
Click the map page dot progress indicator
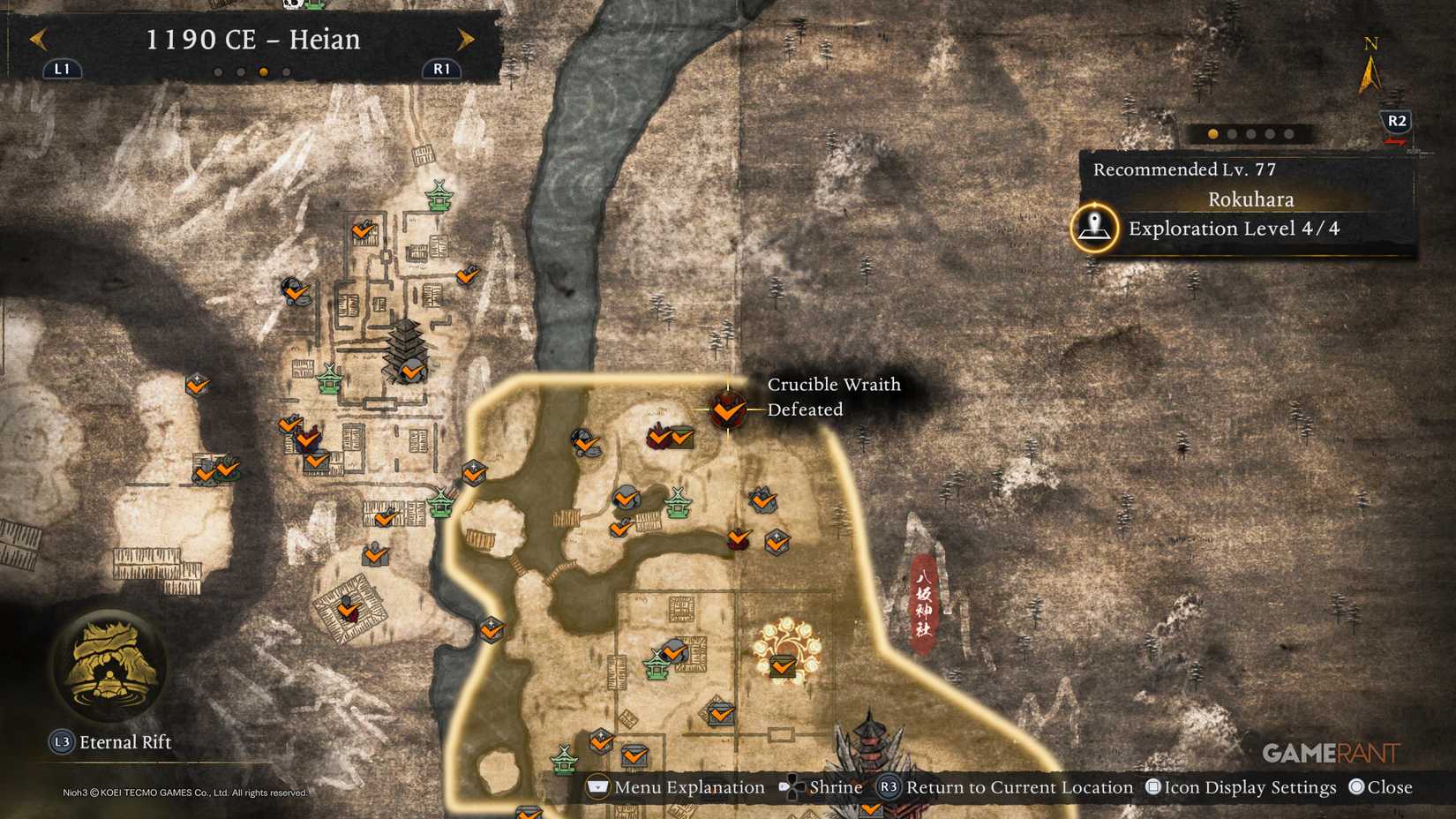tap(1249, 134)
